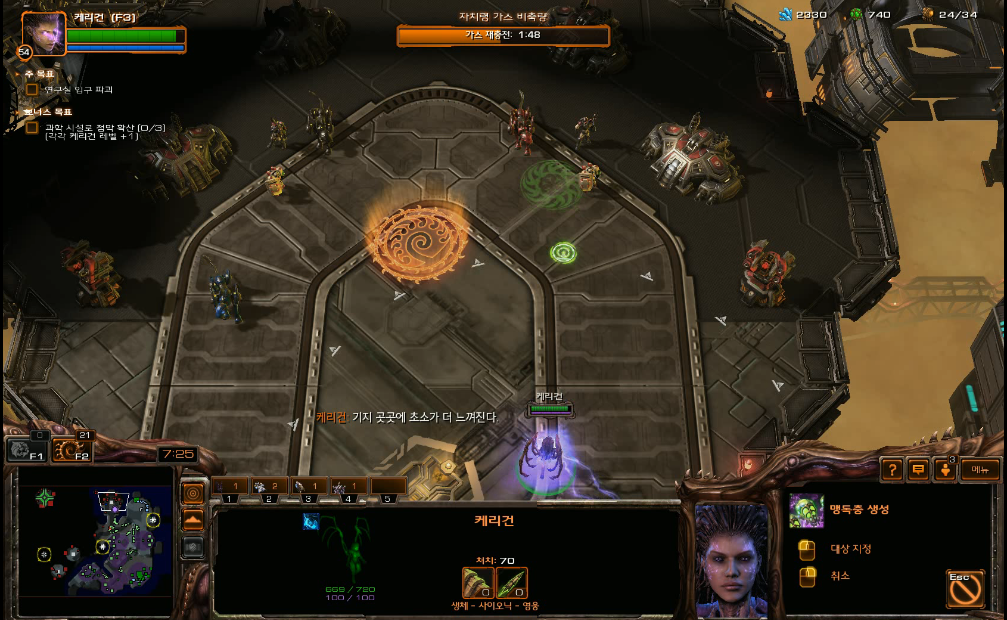Click the left weapon upgrade icon under Kerrigan's kill count
1007x620 pixels.
(477, 582)
